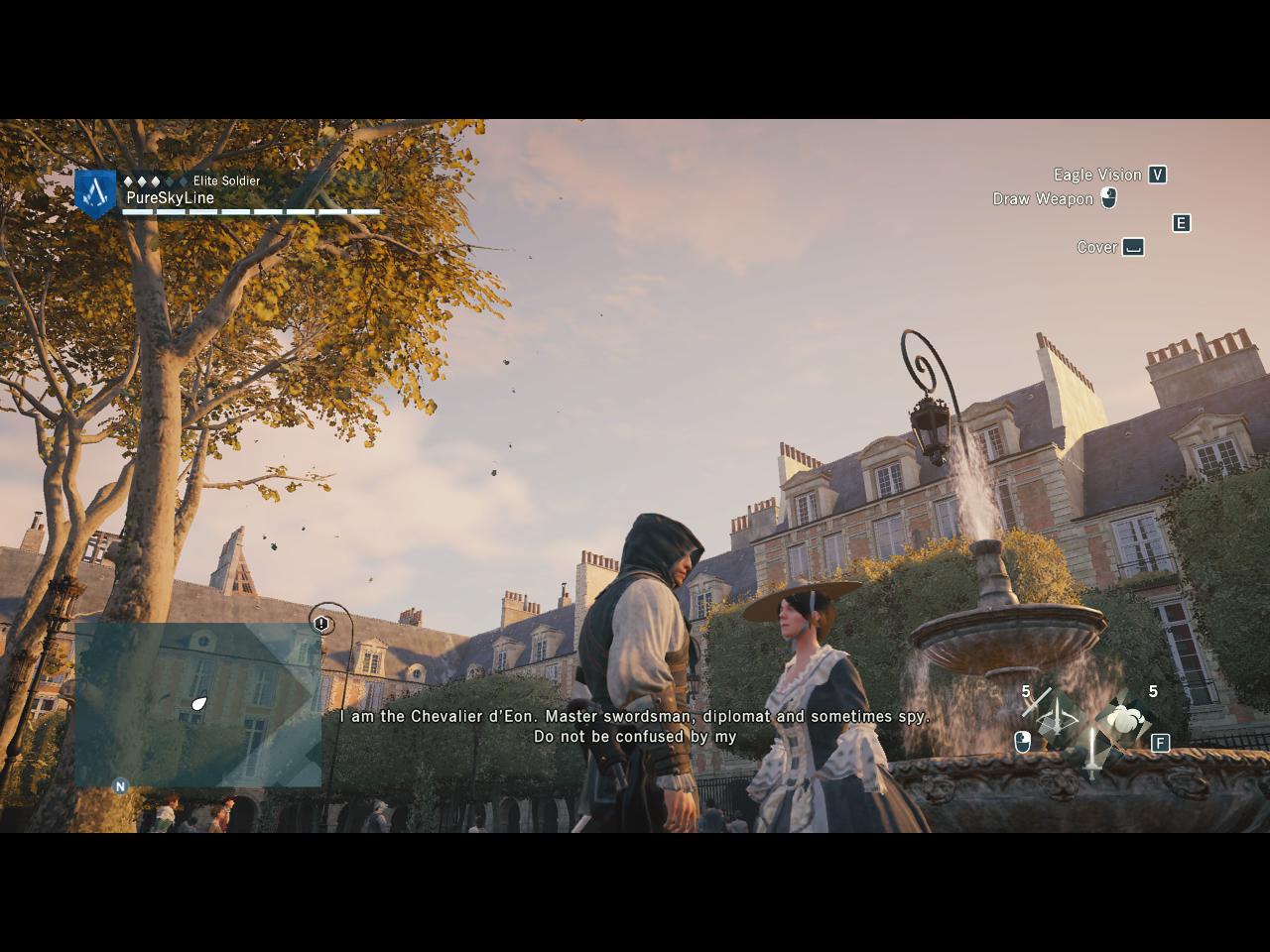Choose the sword weapon icon
1270x952 pixels.
[x=1092, y=754]
